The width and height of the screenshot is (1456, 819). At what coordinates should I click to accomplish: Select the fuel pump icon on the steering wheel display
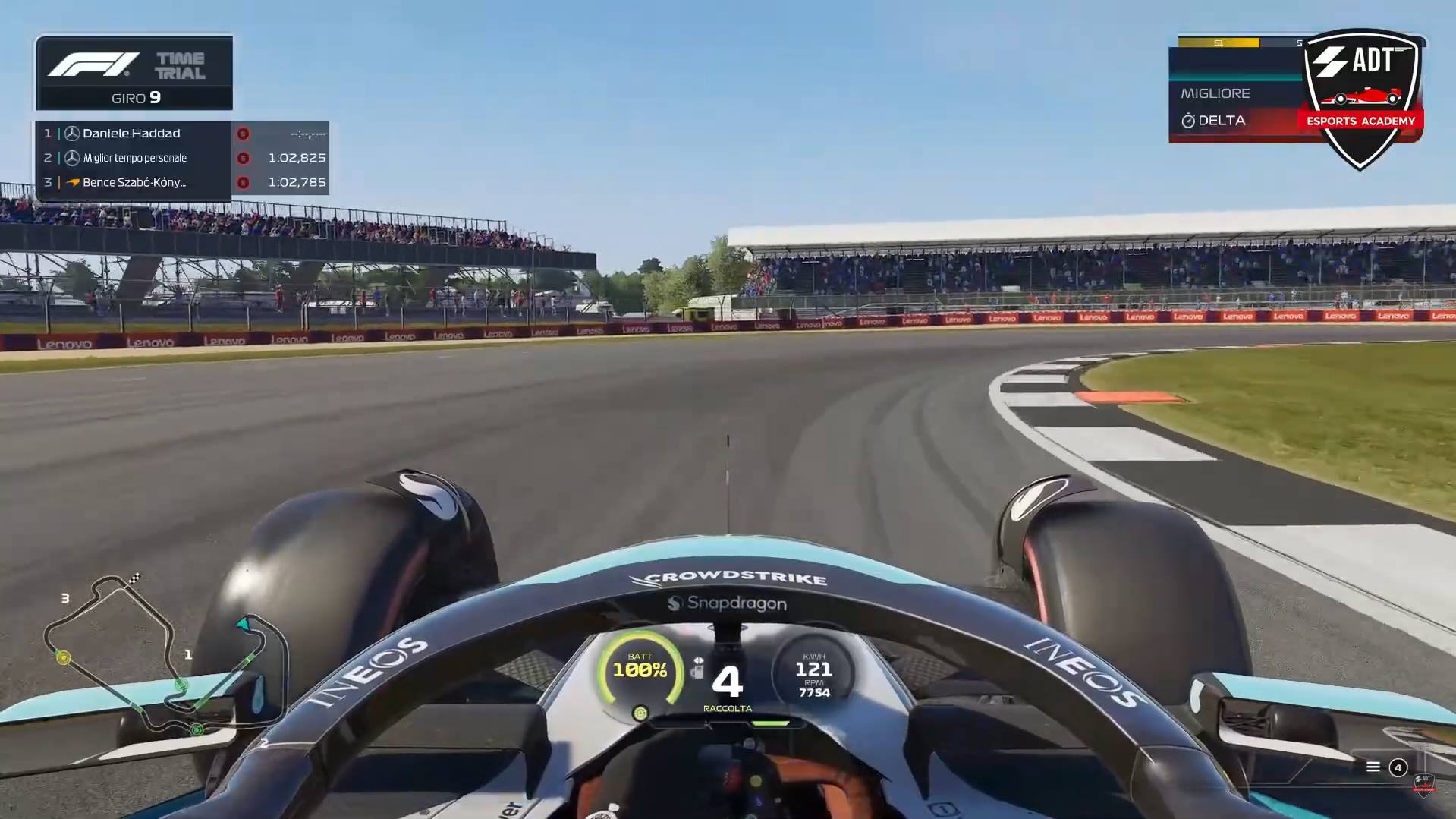click(699, 671)
